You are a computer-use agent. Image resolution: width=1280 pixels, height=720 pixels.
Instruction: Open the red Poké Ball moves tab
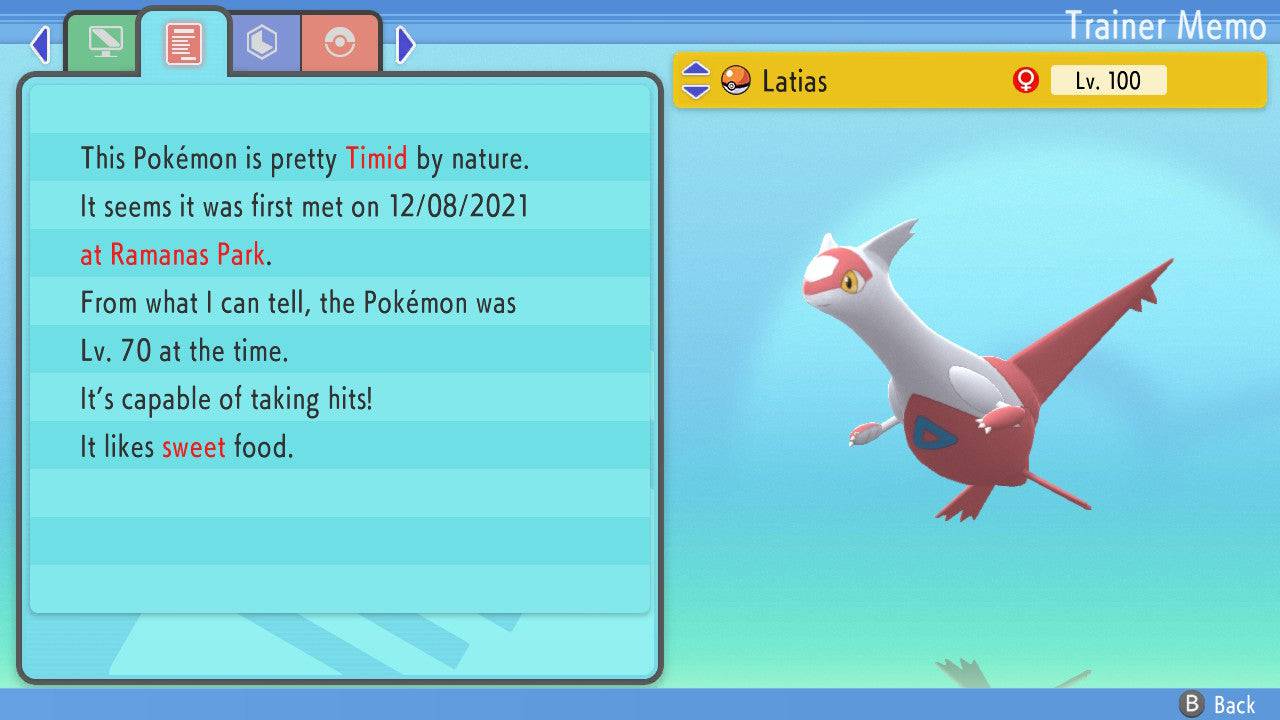click(340, 43)
